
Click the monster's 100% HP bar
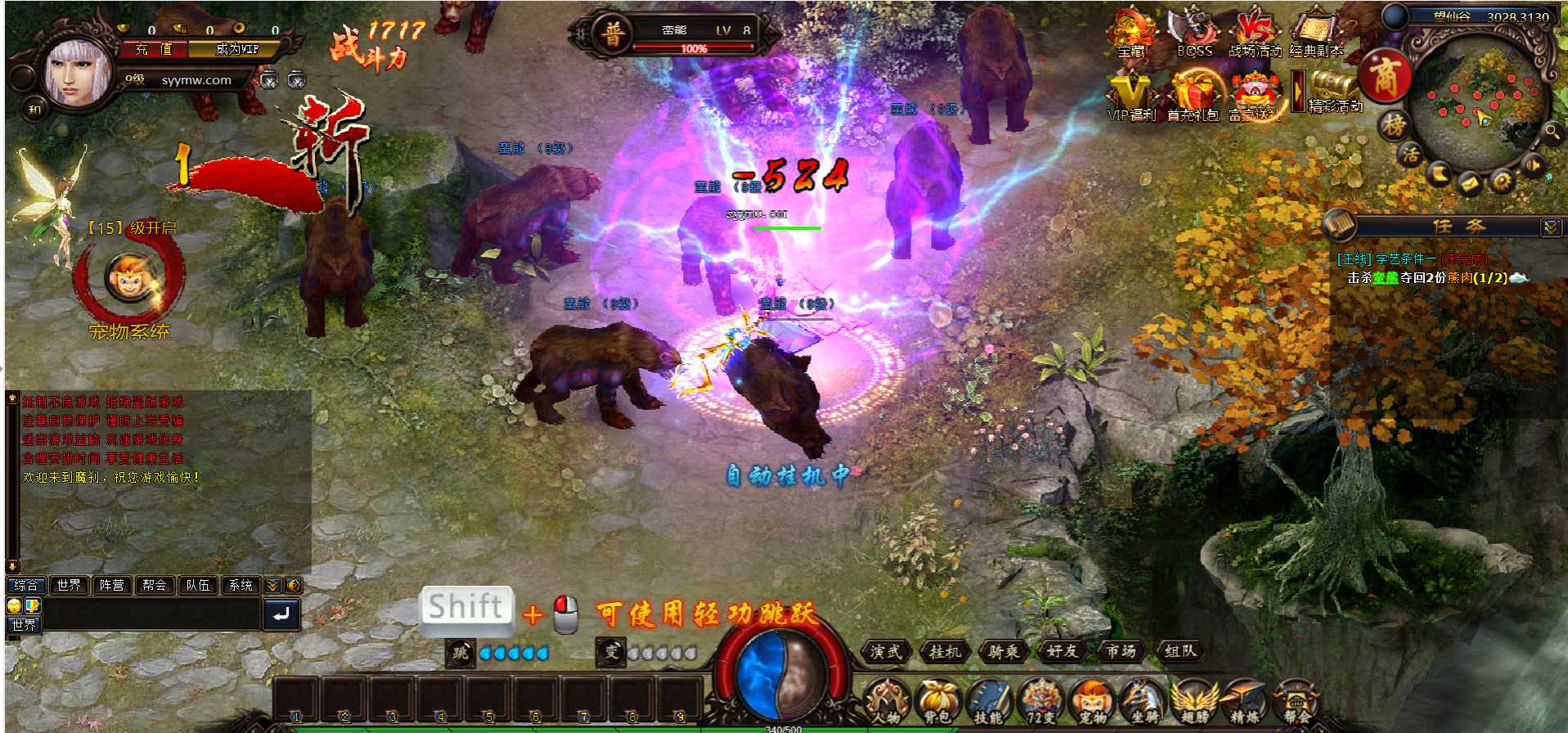tap(694, 47)
